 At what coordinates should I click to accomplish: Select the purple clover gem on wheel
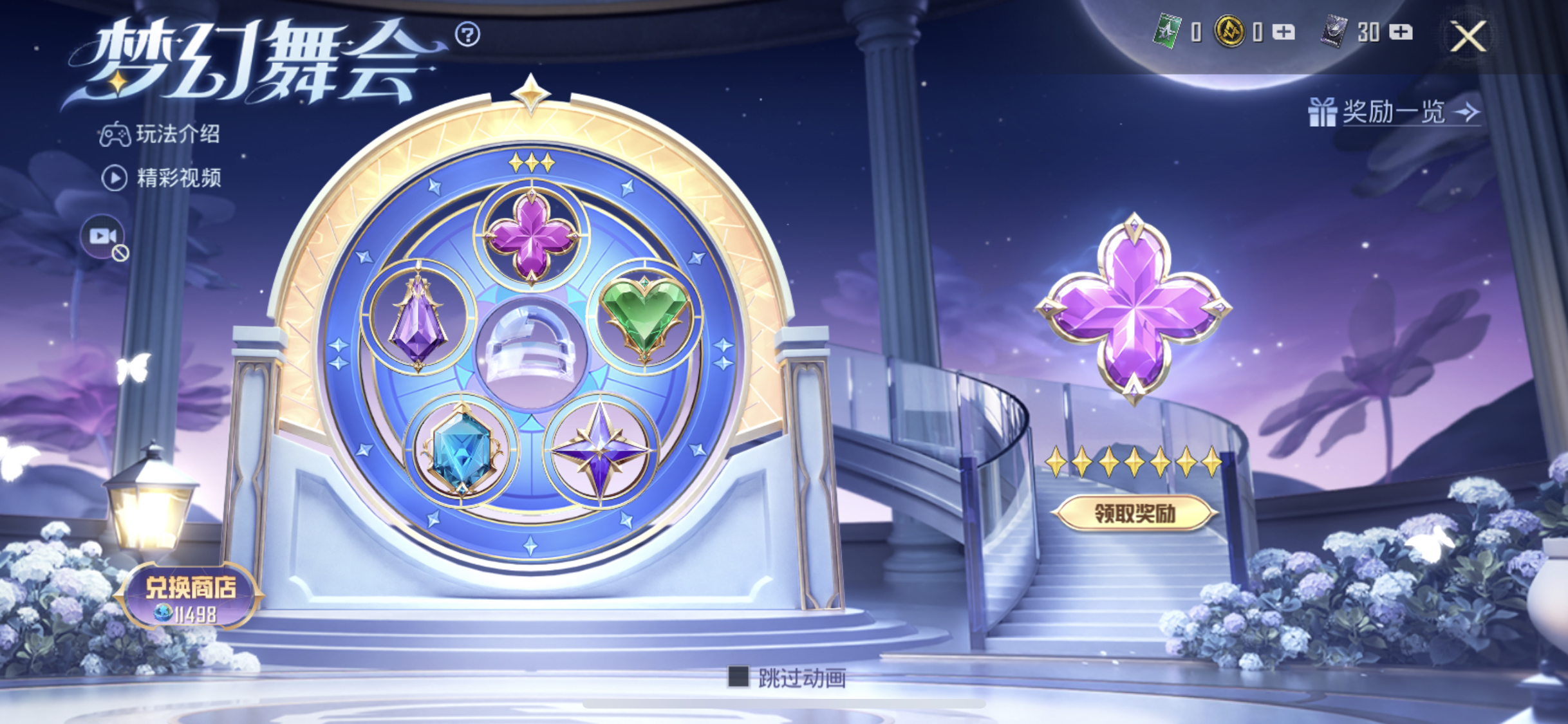pyautogui.click(x=531, y=237)
